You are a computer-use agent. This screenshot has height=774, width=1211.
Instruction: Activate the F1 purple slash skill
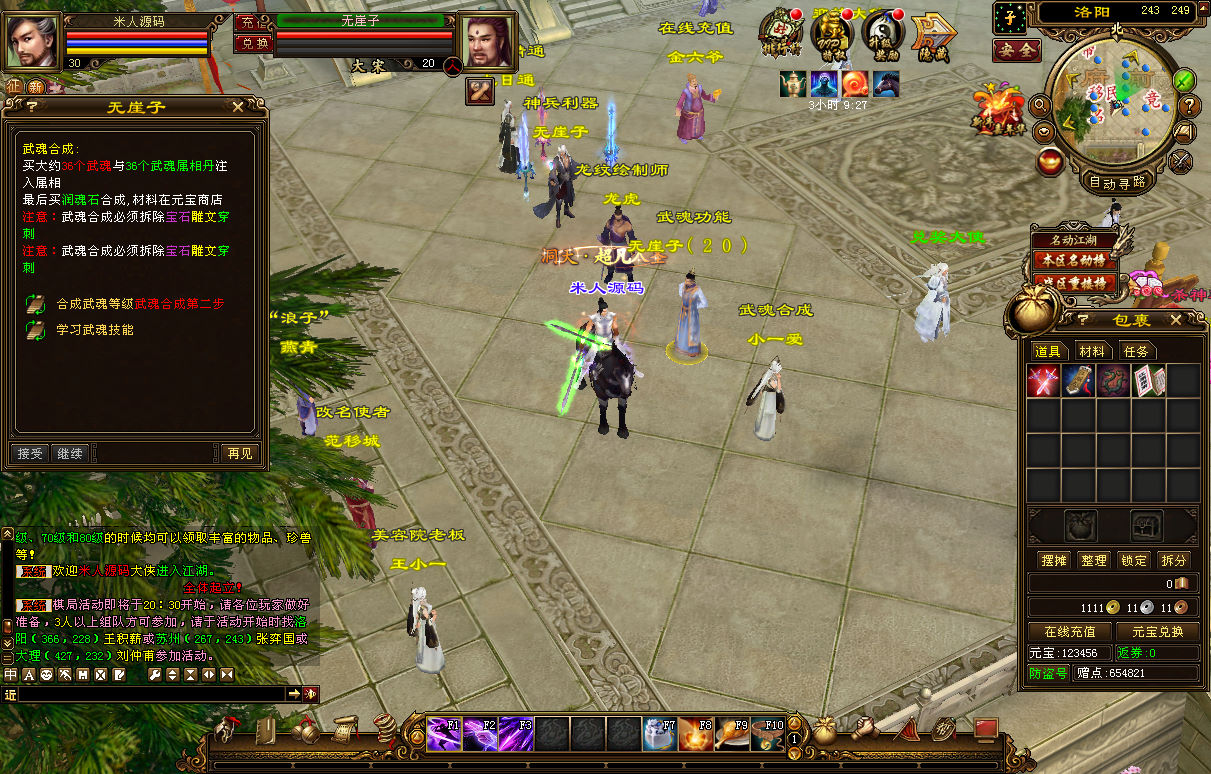pos(444,734)
